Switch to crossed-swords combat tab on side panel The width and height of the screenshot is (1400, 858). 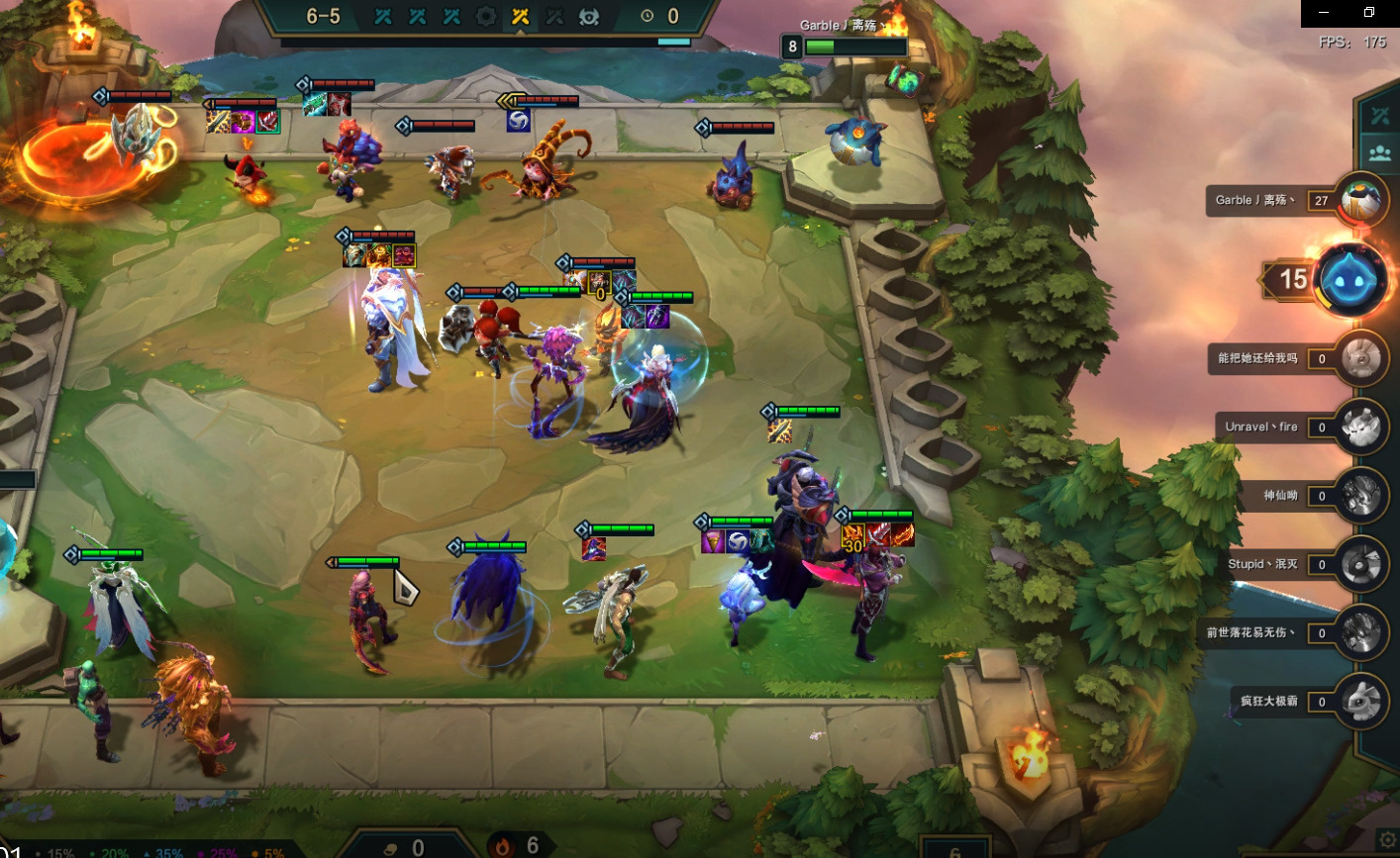tap(1380, 116)
